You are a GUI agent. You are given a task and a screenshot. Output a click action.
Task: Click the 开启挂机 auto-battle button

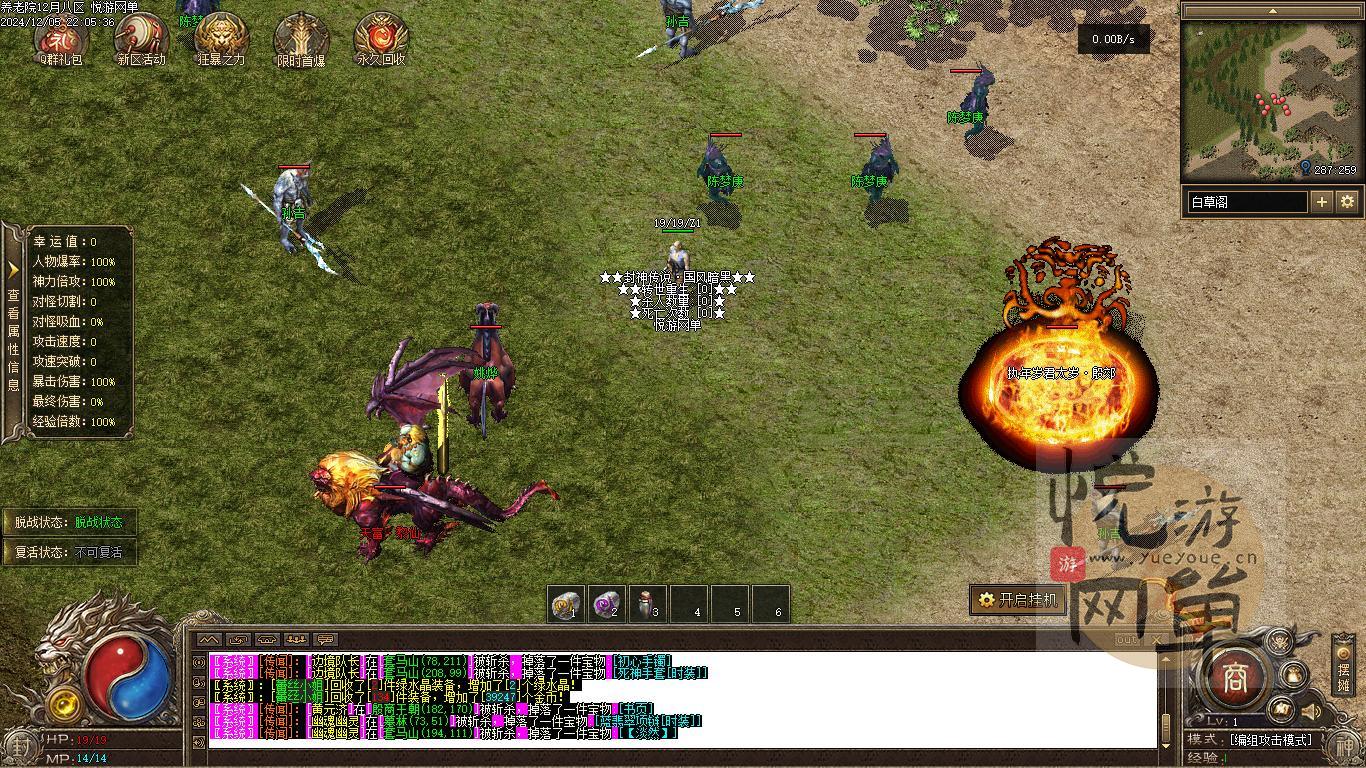[1018, 600]
